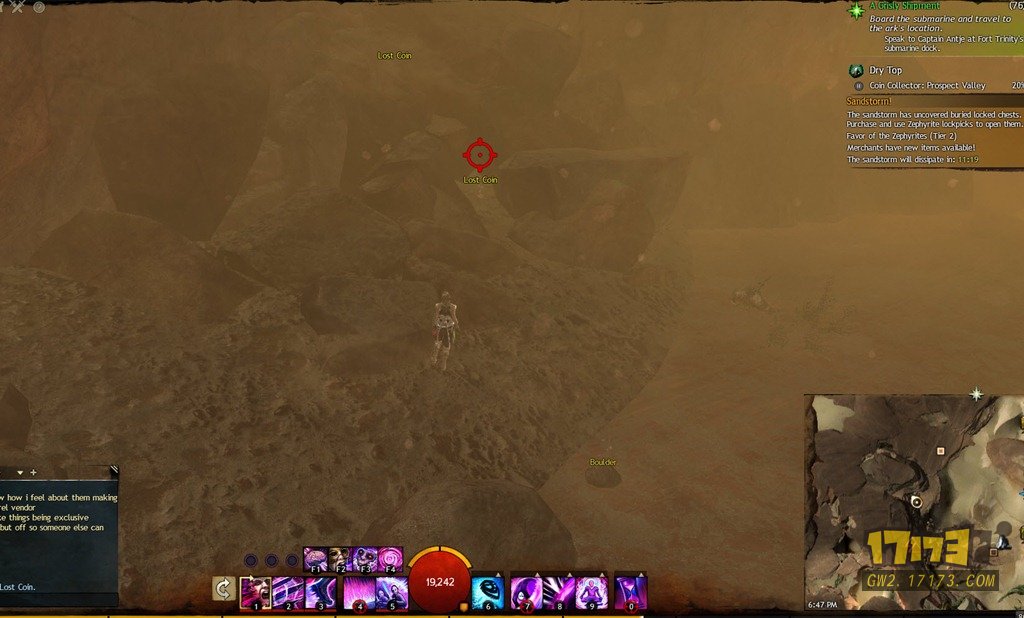The width and height of the screenshot is (1024, 618).
Task: Use the meditating figure utility skill 9
Action: click(592, 592)
